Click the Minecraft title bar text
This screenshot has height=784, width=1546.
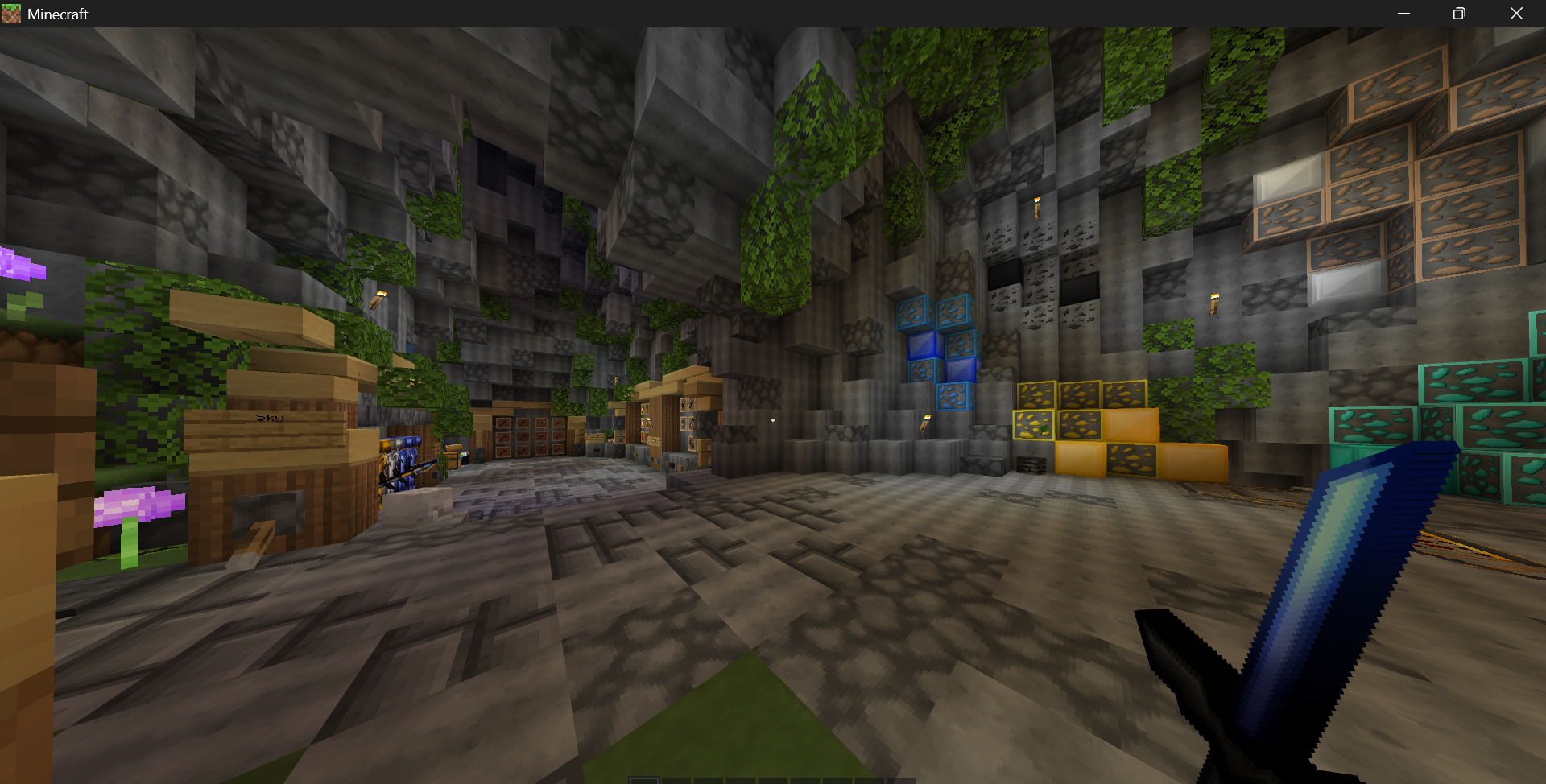pos(56,14)
